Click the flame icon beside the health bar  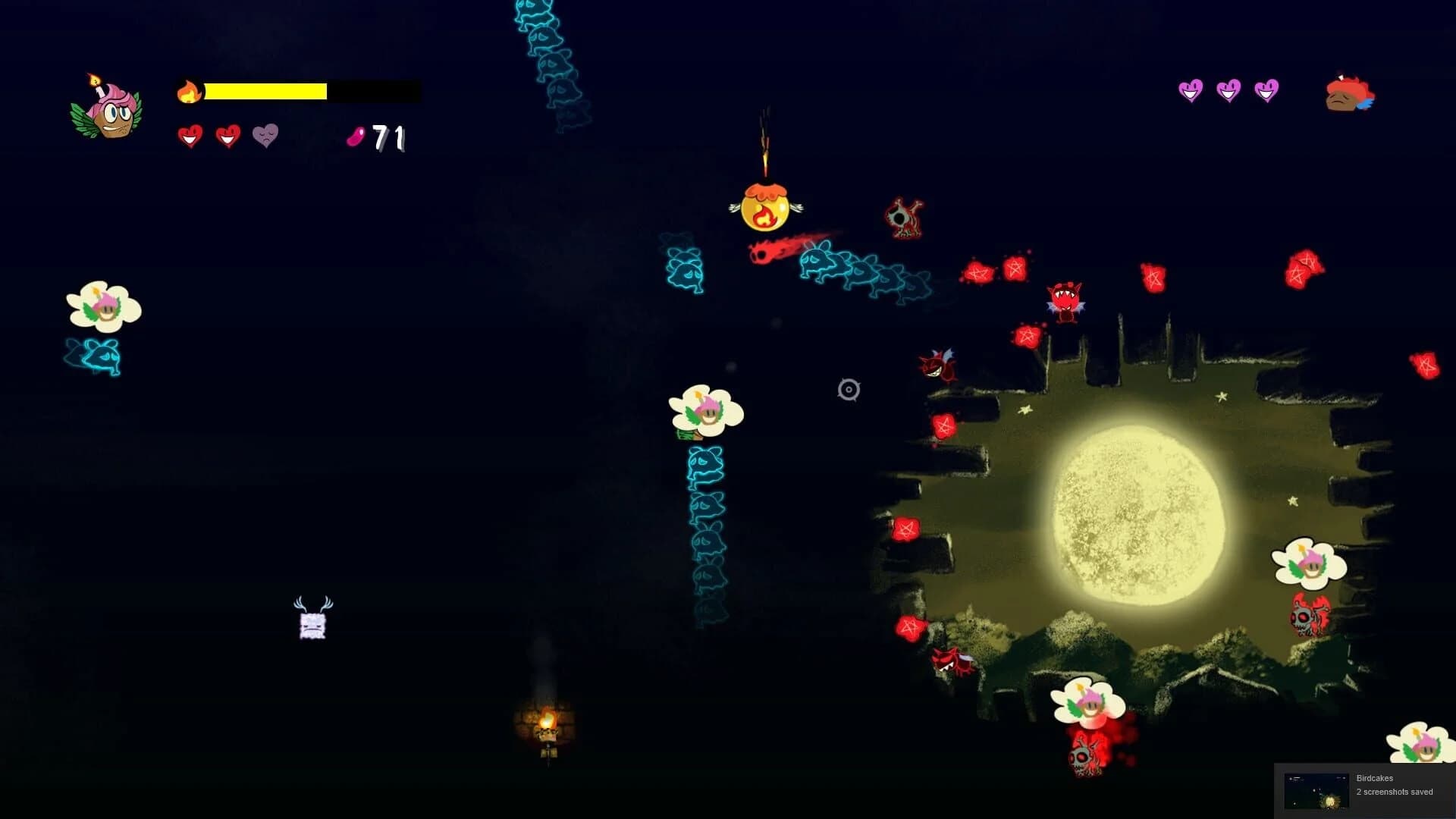click(x=187, y=89)
